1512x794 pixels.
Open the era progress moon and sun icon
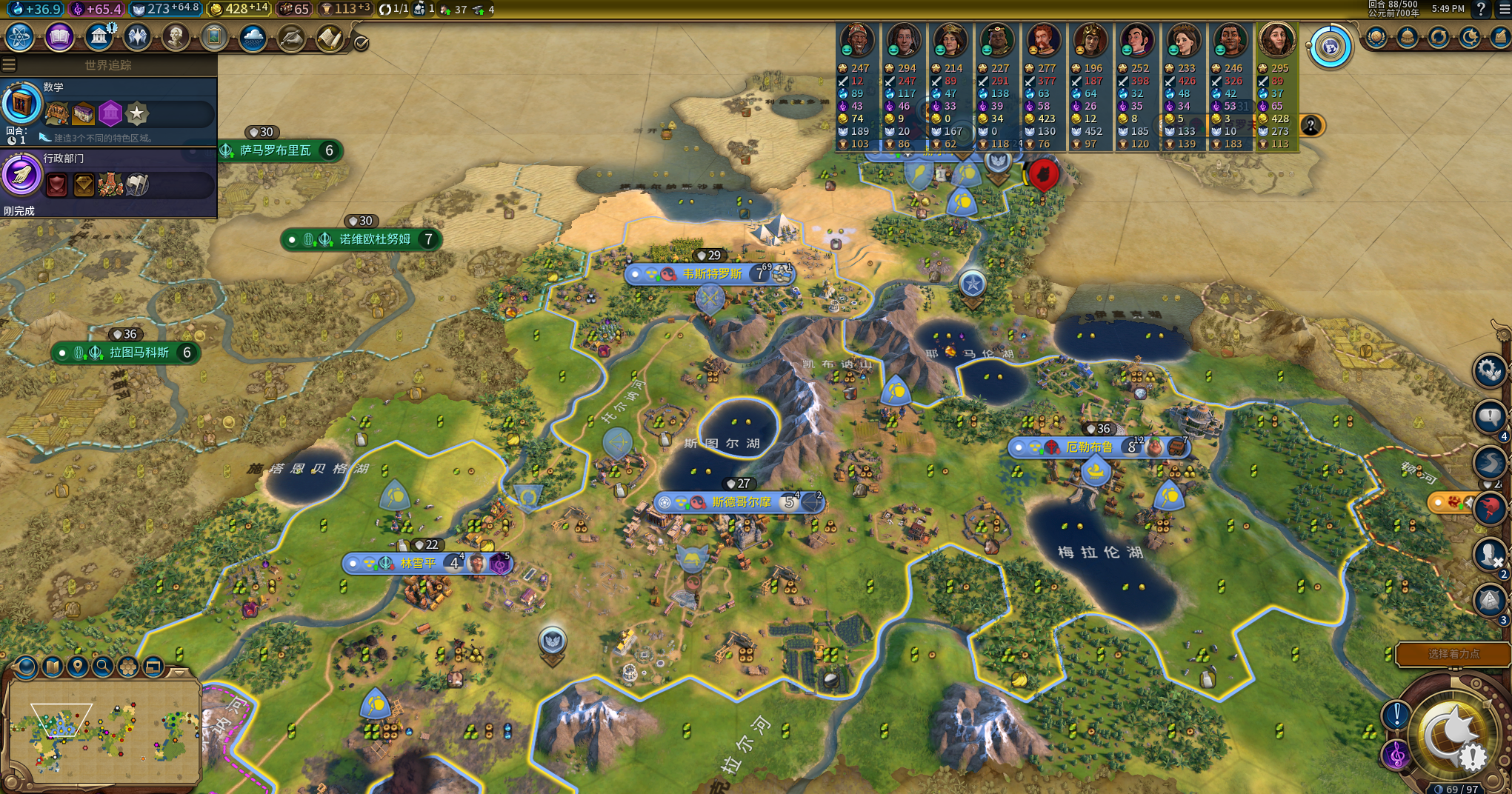click(1470, 37)
